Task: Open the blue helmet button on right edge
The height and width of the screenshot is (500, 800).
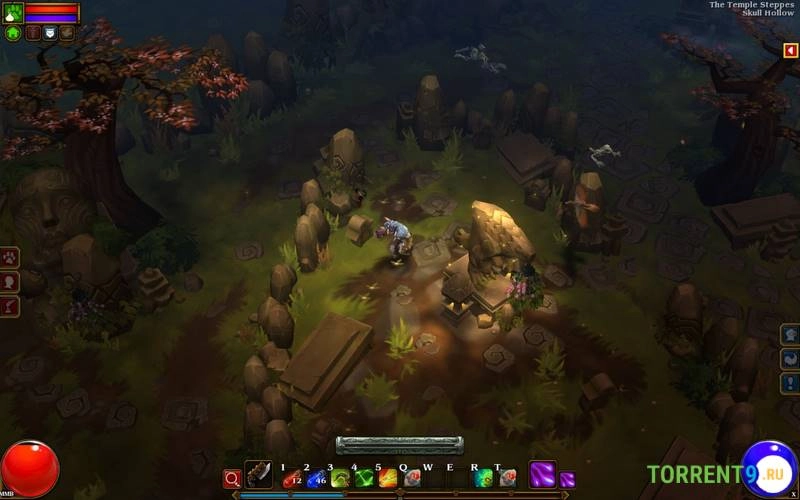Action: coord(790,334)
